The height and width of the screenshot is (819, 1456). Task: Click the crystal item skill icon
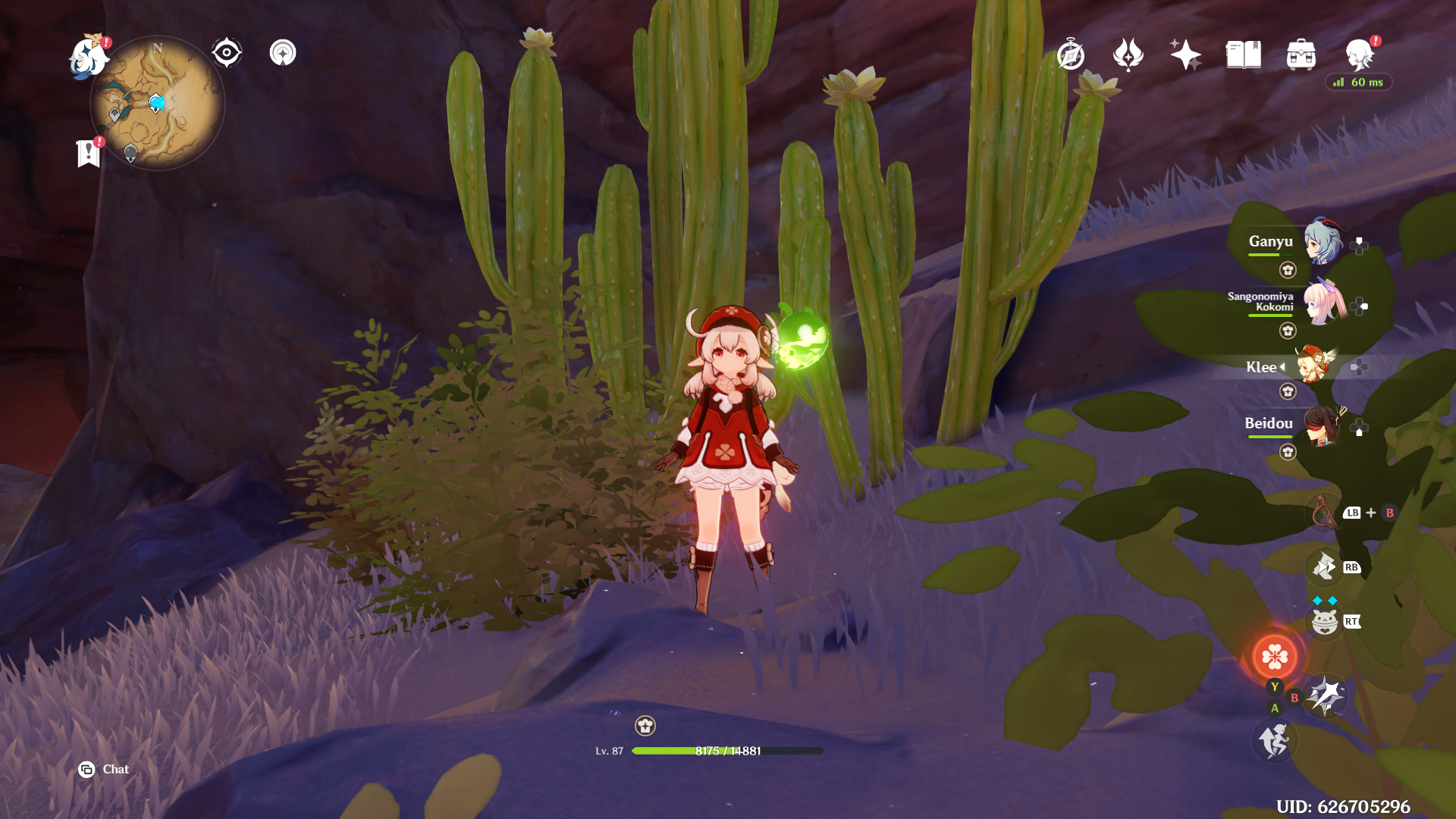1325,567
